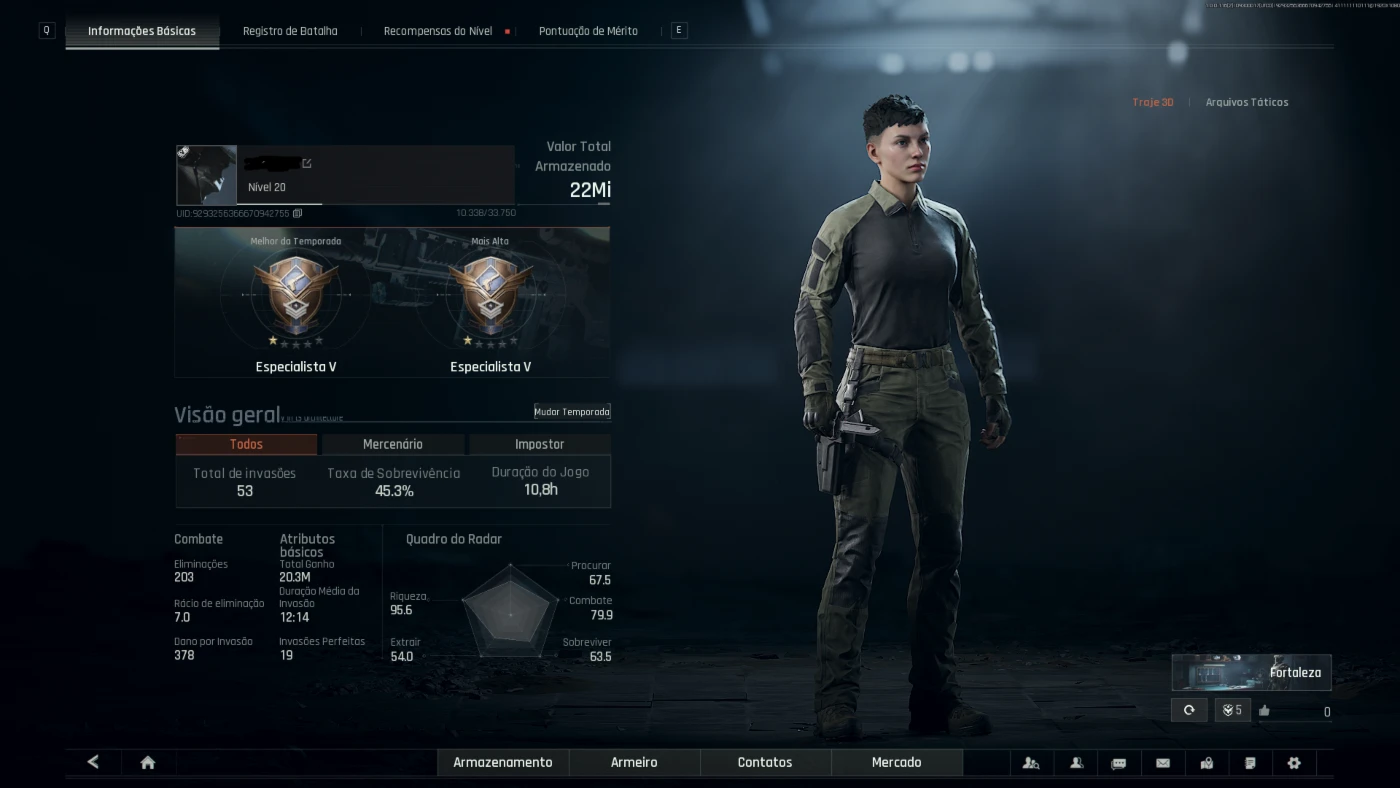Switch to Traje 3D view

(1153, 102)
